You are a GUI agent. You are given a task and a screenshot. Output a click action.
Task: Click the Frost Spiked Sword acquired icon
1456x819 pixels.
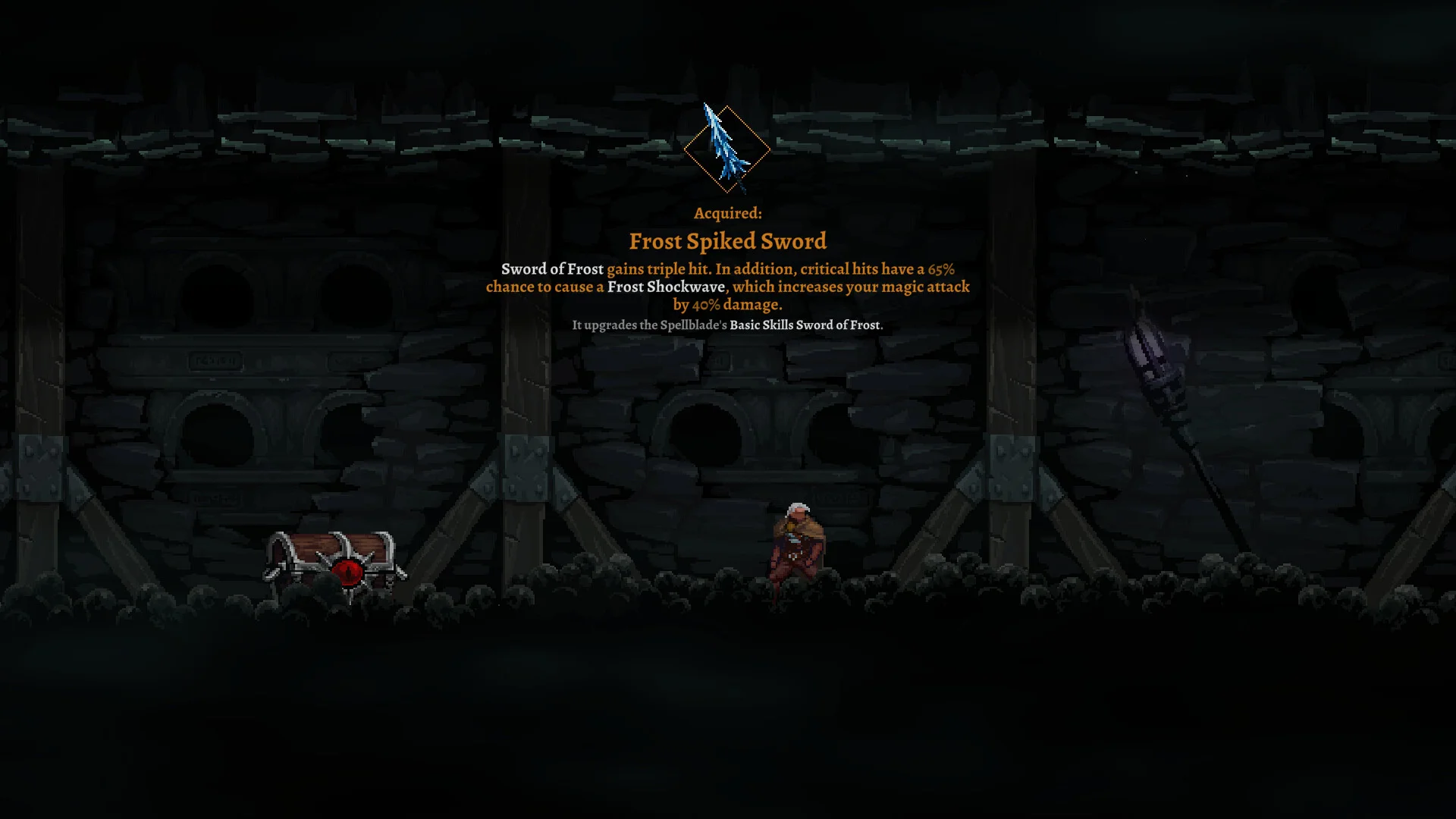point(726,149)
